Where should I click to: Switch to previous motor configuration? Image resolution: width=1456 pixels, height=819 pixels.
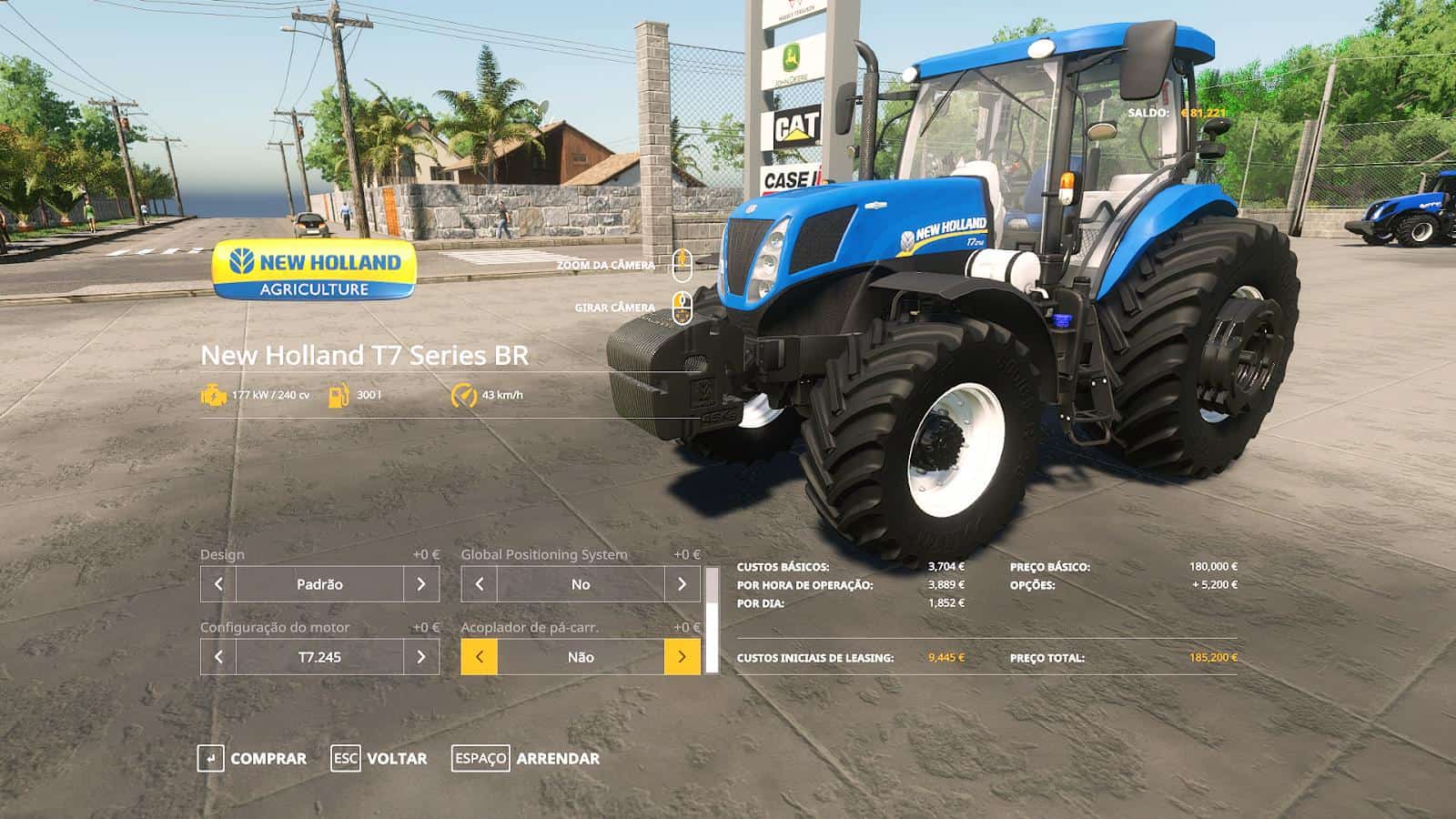[218, 657]
